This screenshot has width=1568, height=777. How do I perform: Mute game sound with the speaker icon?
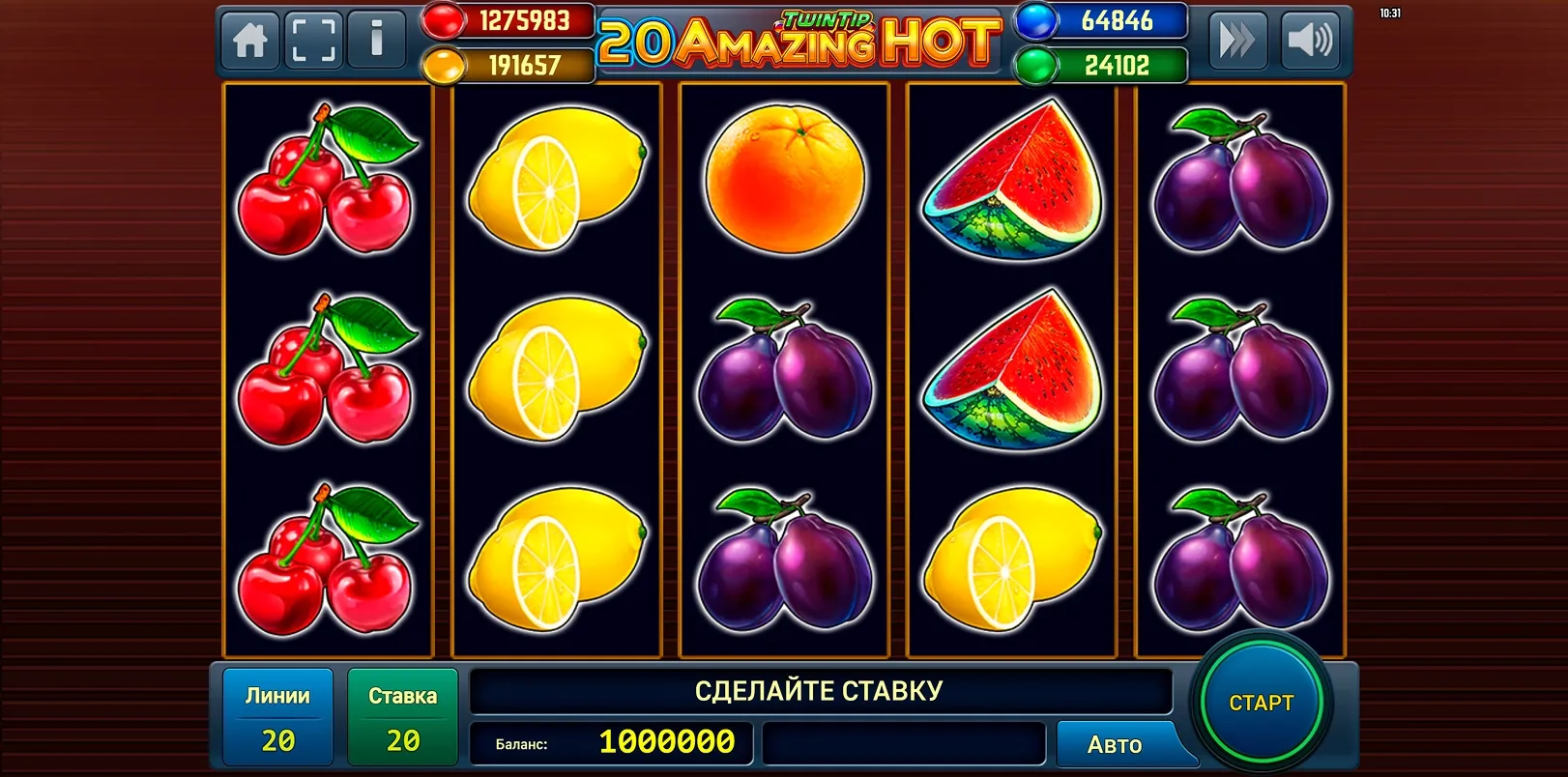(x=1311, y=40)
